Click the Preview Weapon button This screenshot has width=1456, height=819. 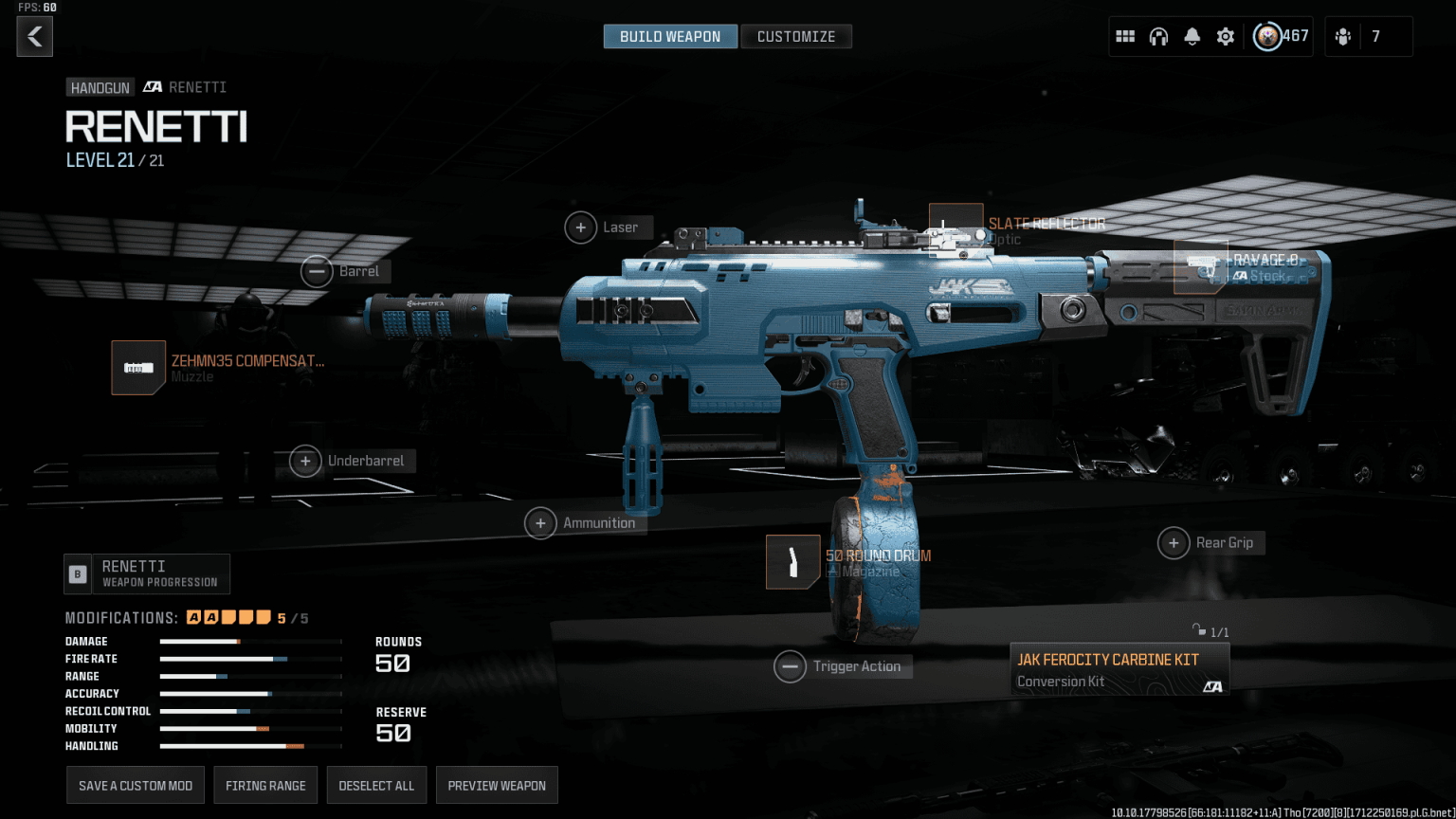pyautogui.click(x=497, y=785)
